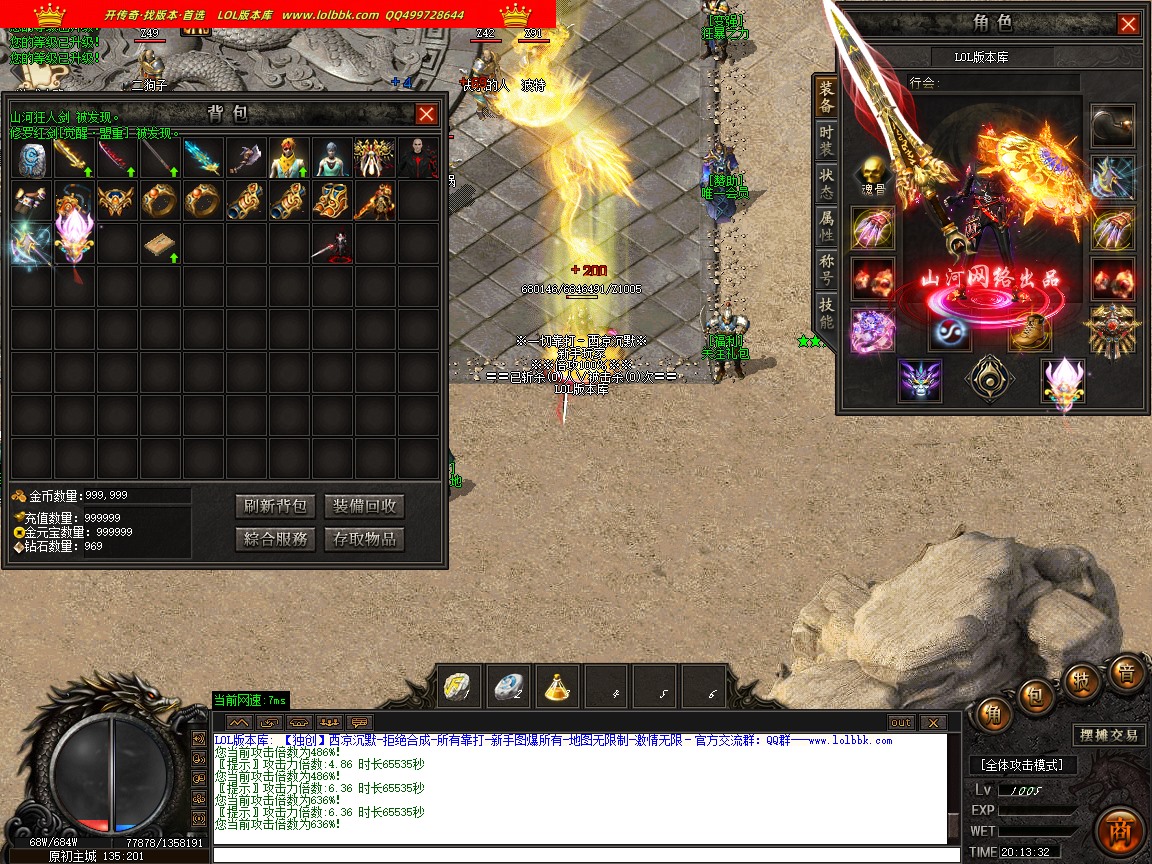Image resolution: width=1152 pixels, height=864 pixels.
Task: Close the character (角色) panel
Action: pos(1128,24)
